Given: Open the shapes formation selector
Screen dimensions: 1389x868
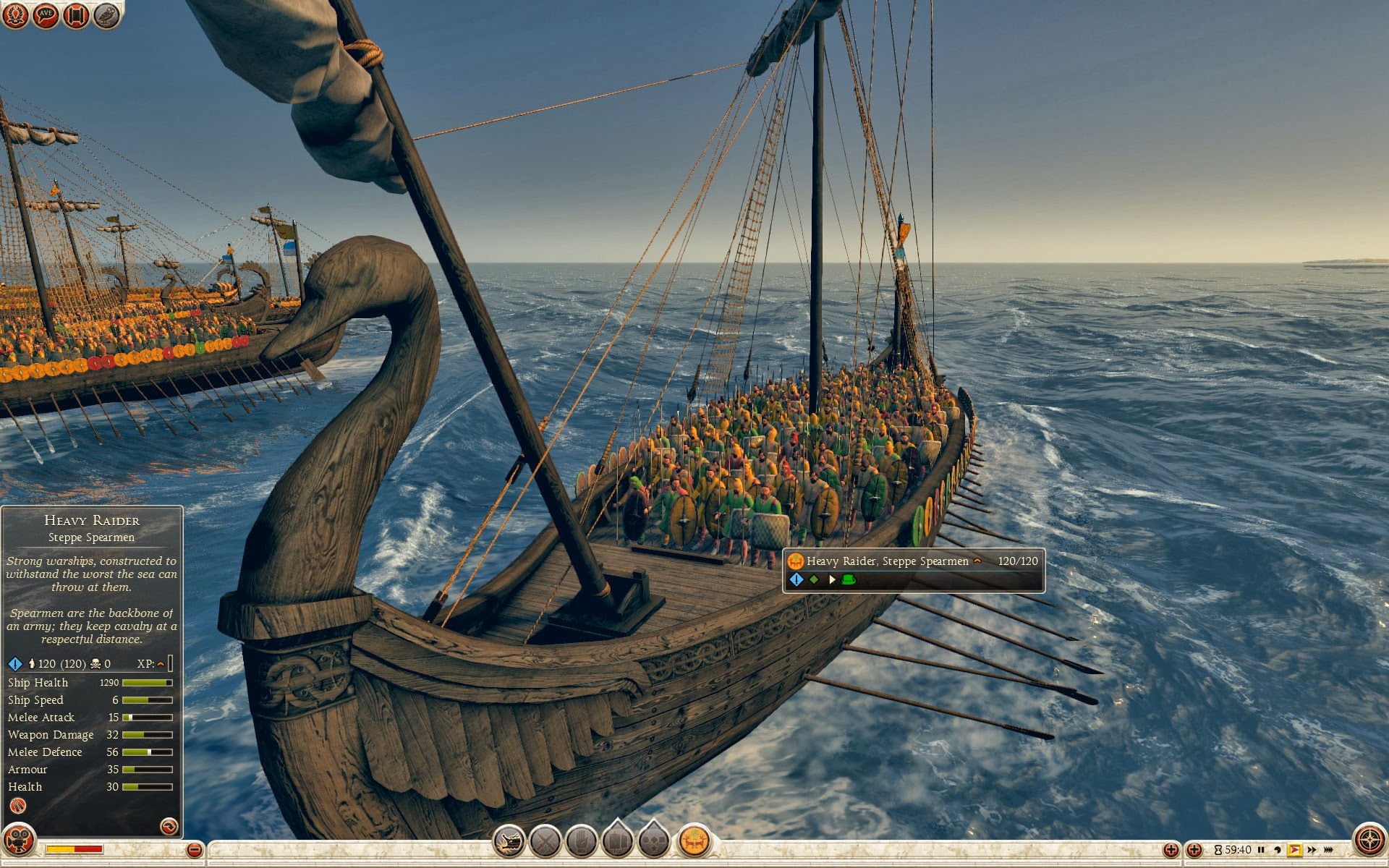Looking at the screenshot, I should coord(654,841).
